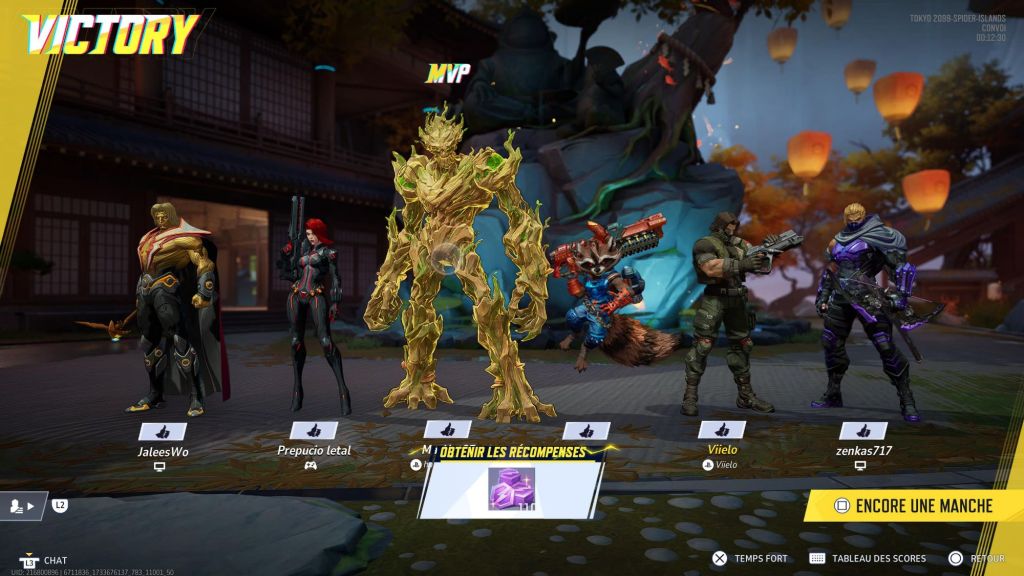The width and height of the screenshot is (1024, 576).
Task: Select Encore une manche to play again
Action: (x=912, y=505)
